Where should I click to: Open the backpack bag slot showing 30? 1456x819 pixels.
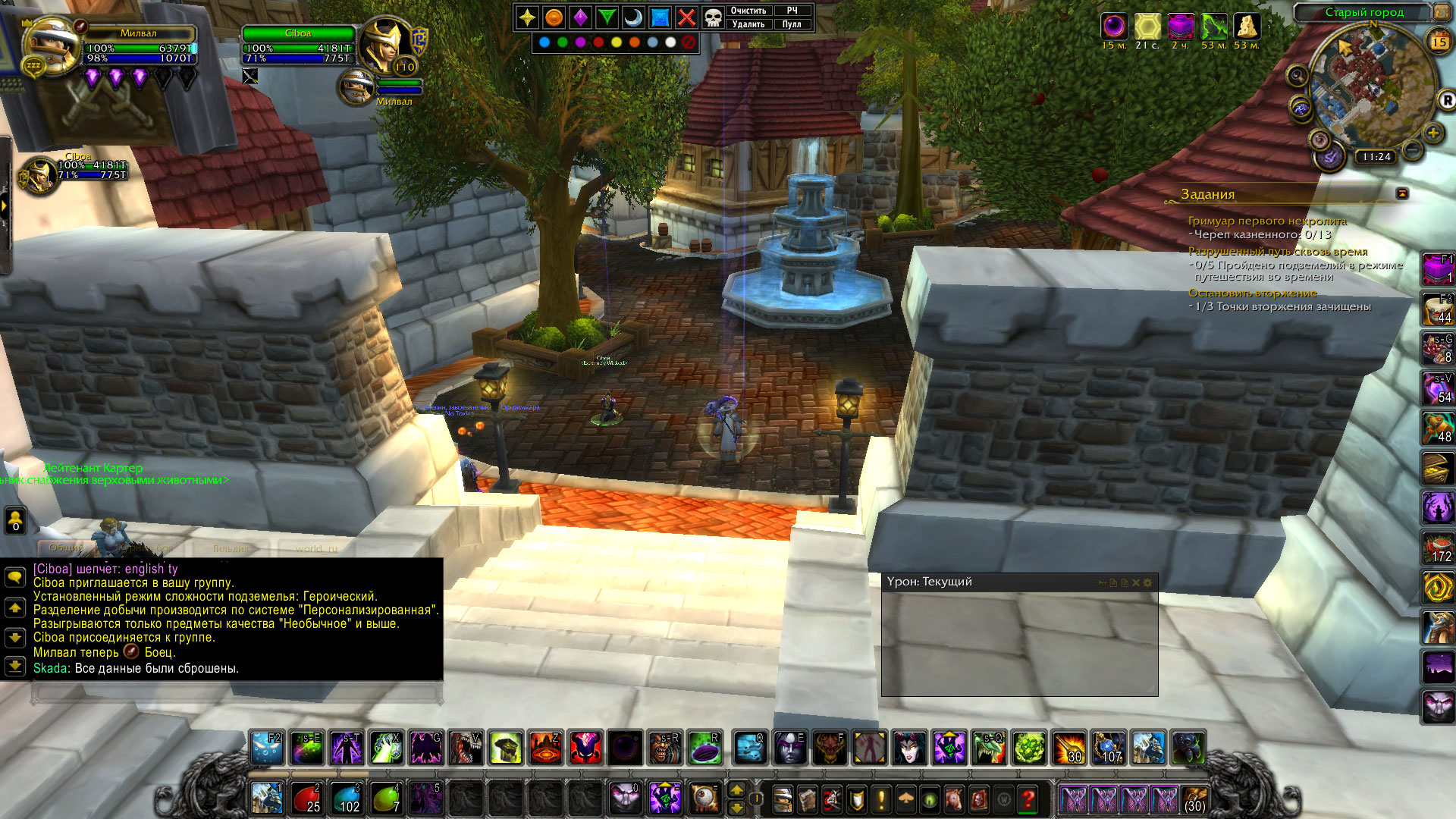point(1194,799)
